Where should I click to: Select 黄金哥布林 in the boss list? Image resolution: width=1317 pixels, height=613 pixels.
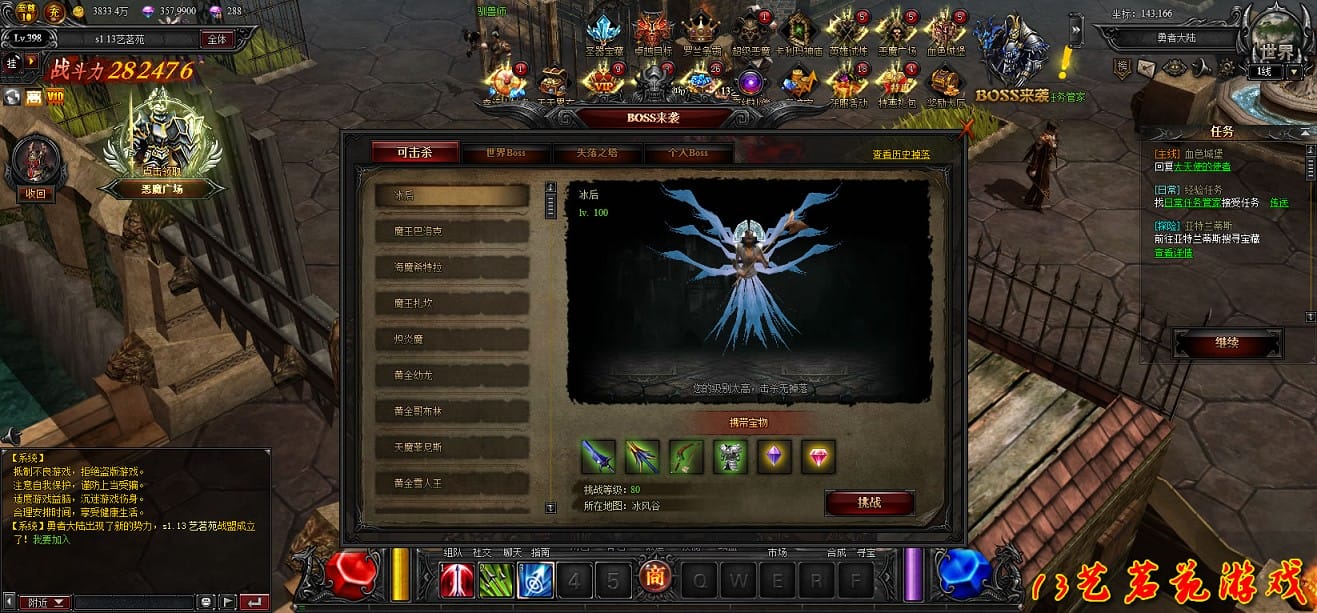(x=451, y=411)
